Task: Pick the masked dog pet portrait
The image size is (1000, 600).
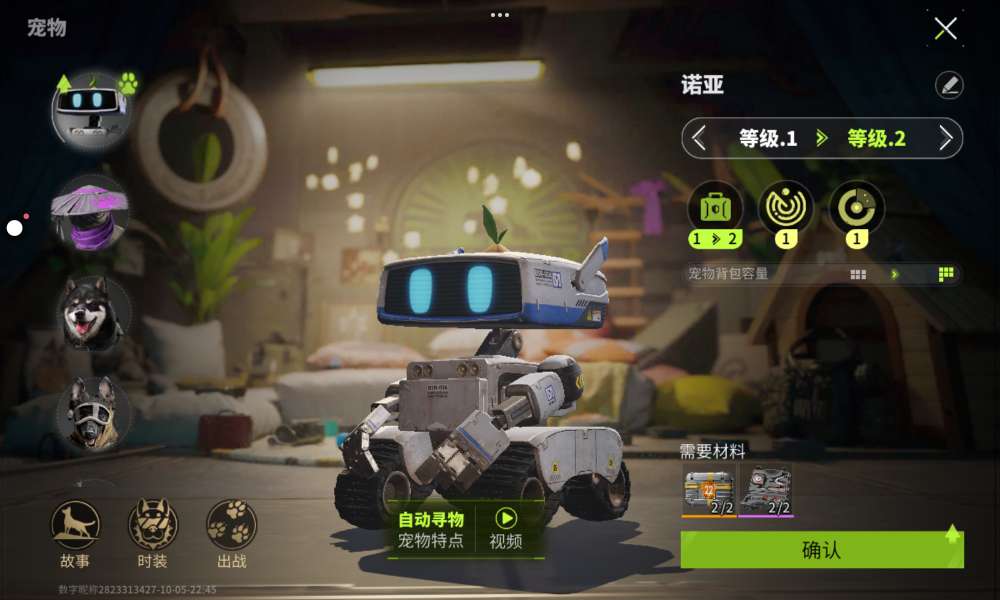Action: tap(93, 413)
